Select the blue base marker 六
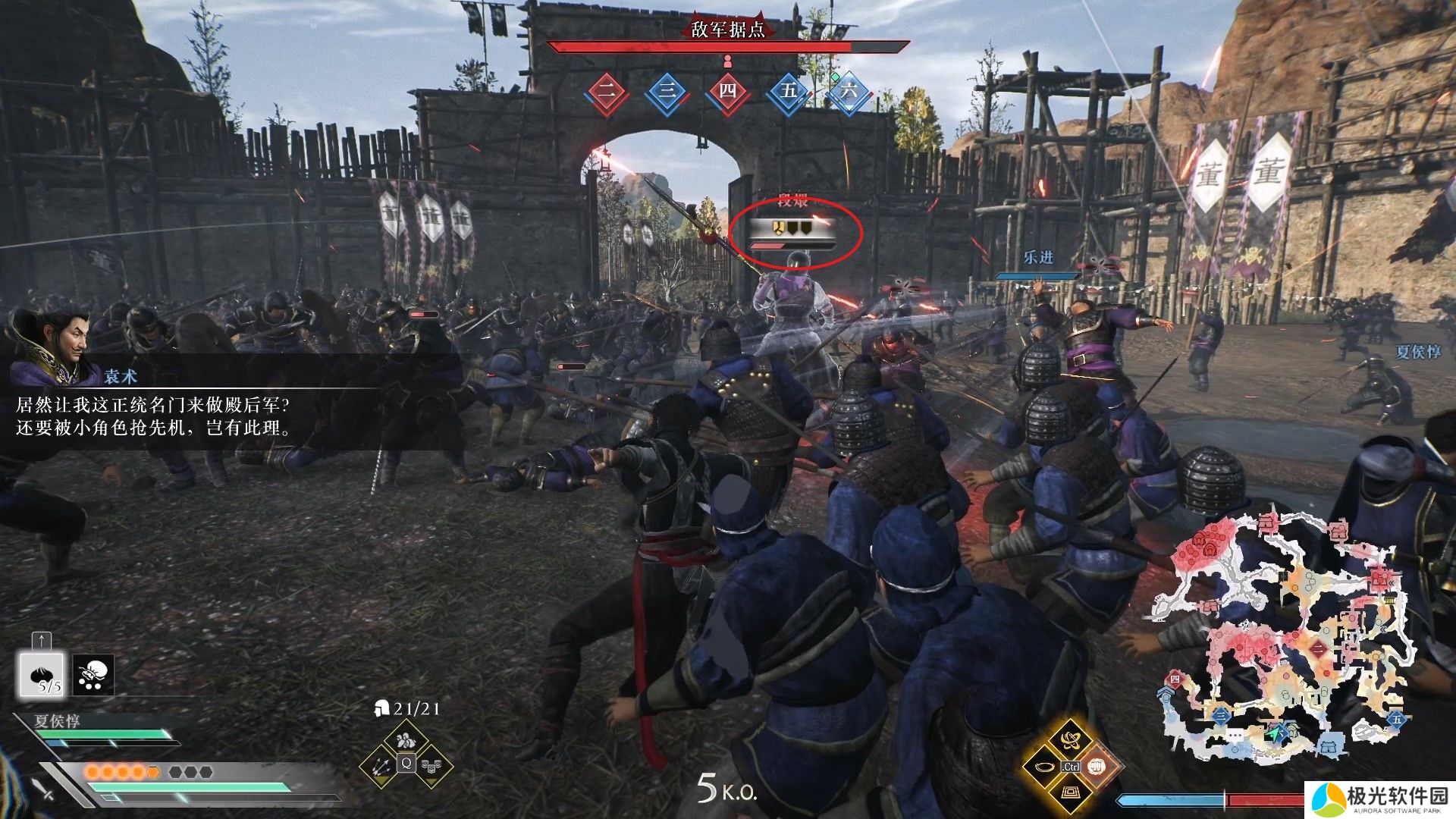Screen dimensions: 1456x819 pyautogui.click(x=849, y=92)
